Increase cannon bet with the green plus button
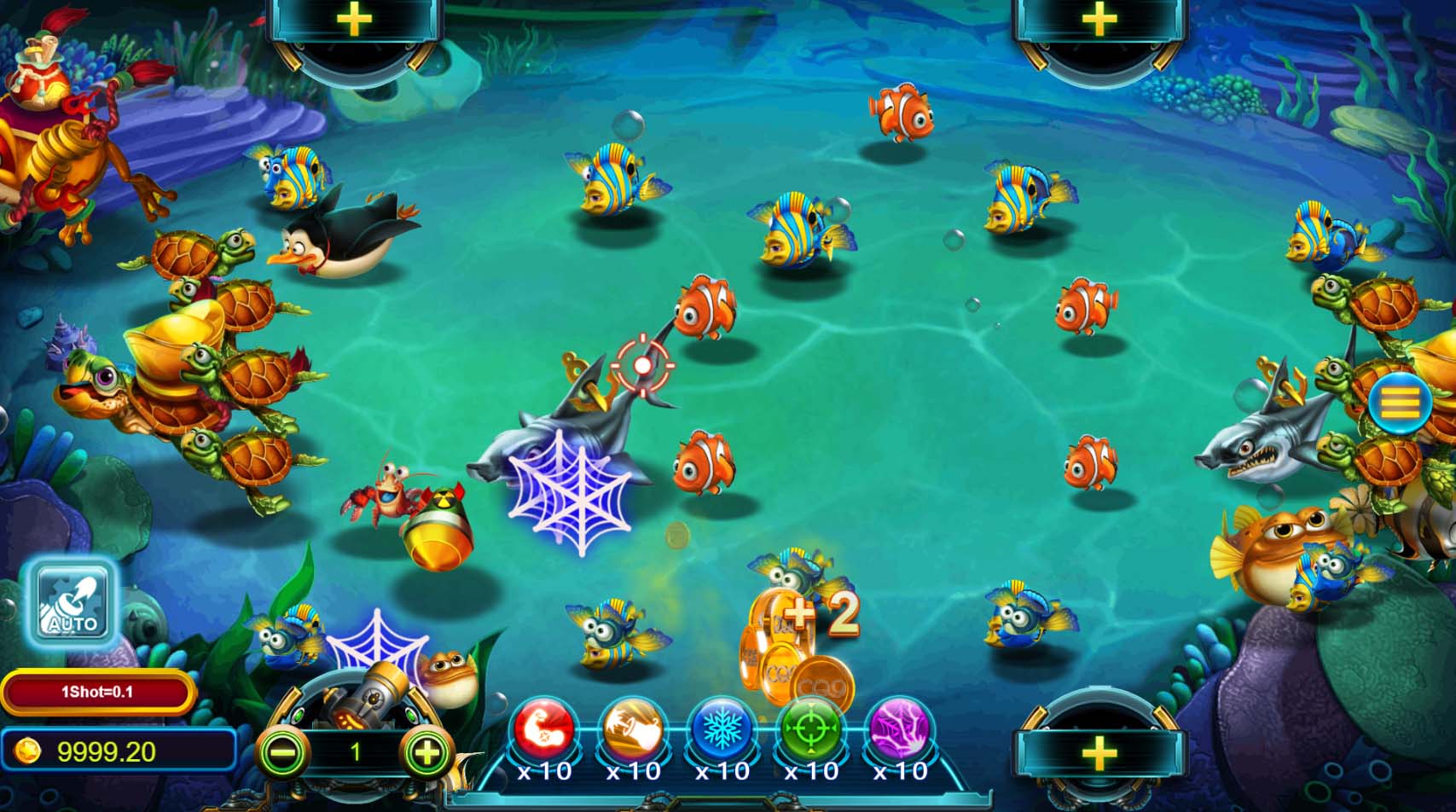The width and height of the screenshot is (1456, 812). click(x=426, y=751)
